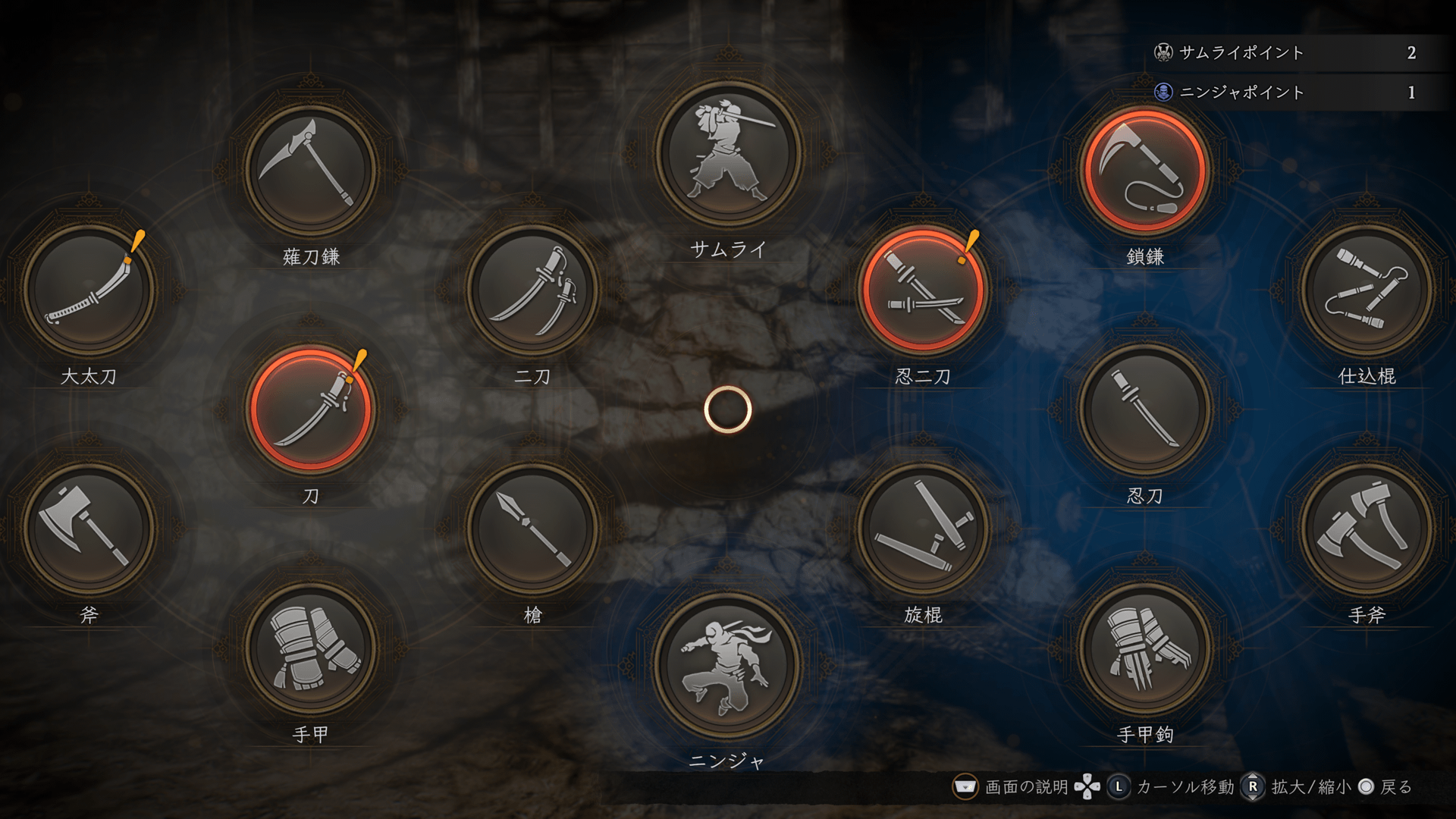Screen dimensions: 1456x819
Task: Open the ニンジャ skill tree
Action: coord(728,666)
